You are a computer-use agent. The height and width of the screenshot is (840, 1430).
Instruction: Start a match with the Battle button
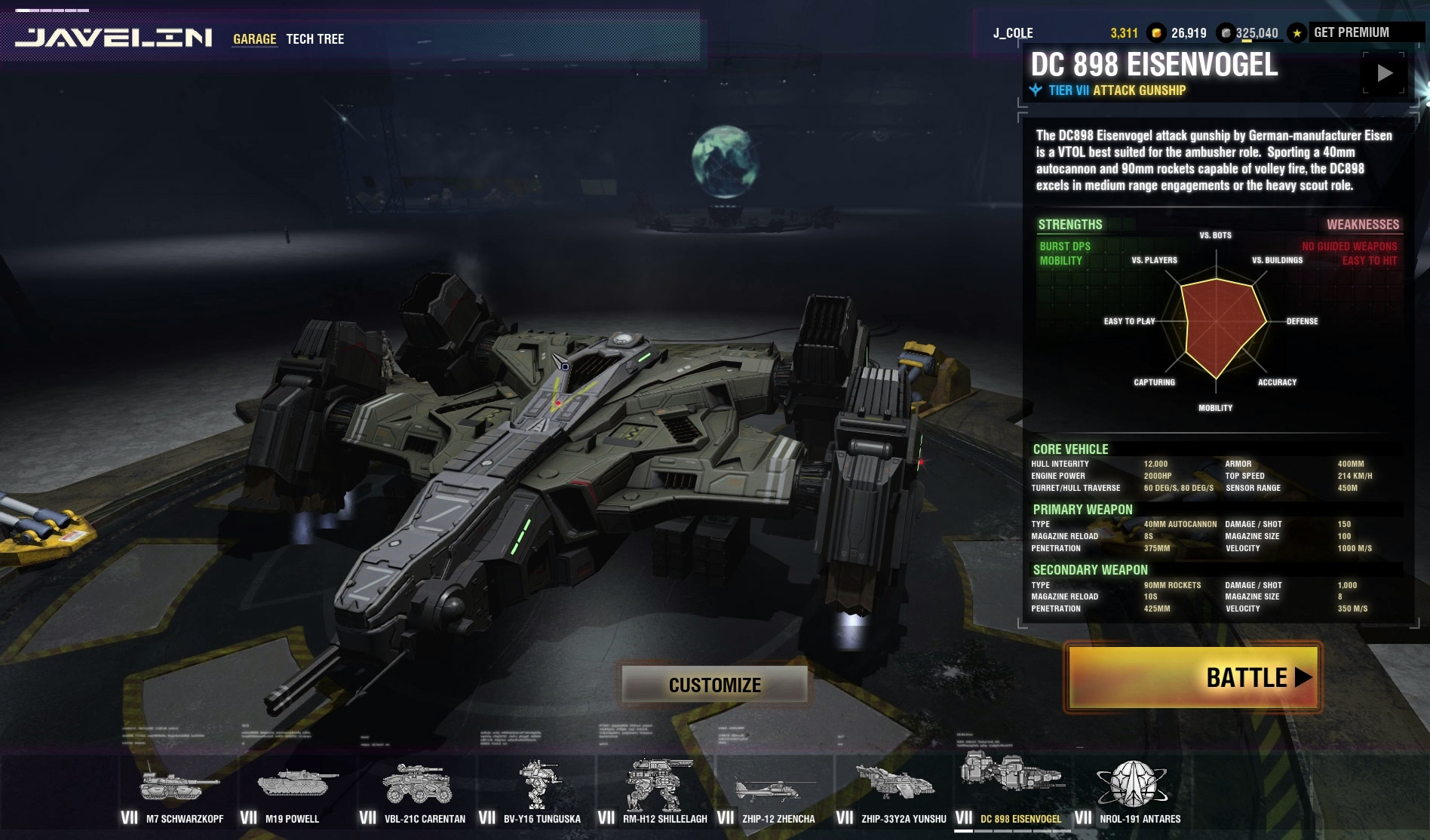pos(1192,677)
